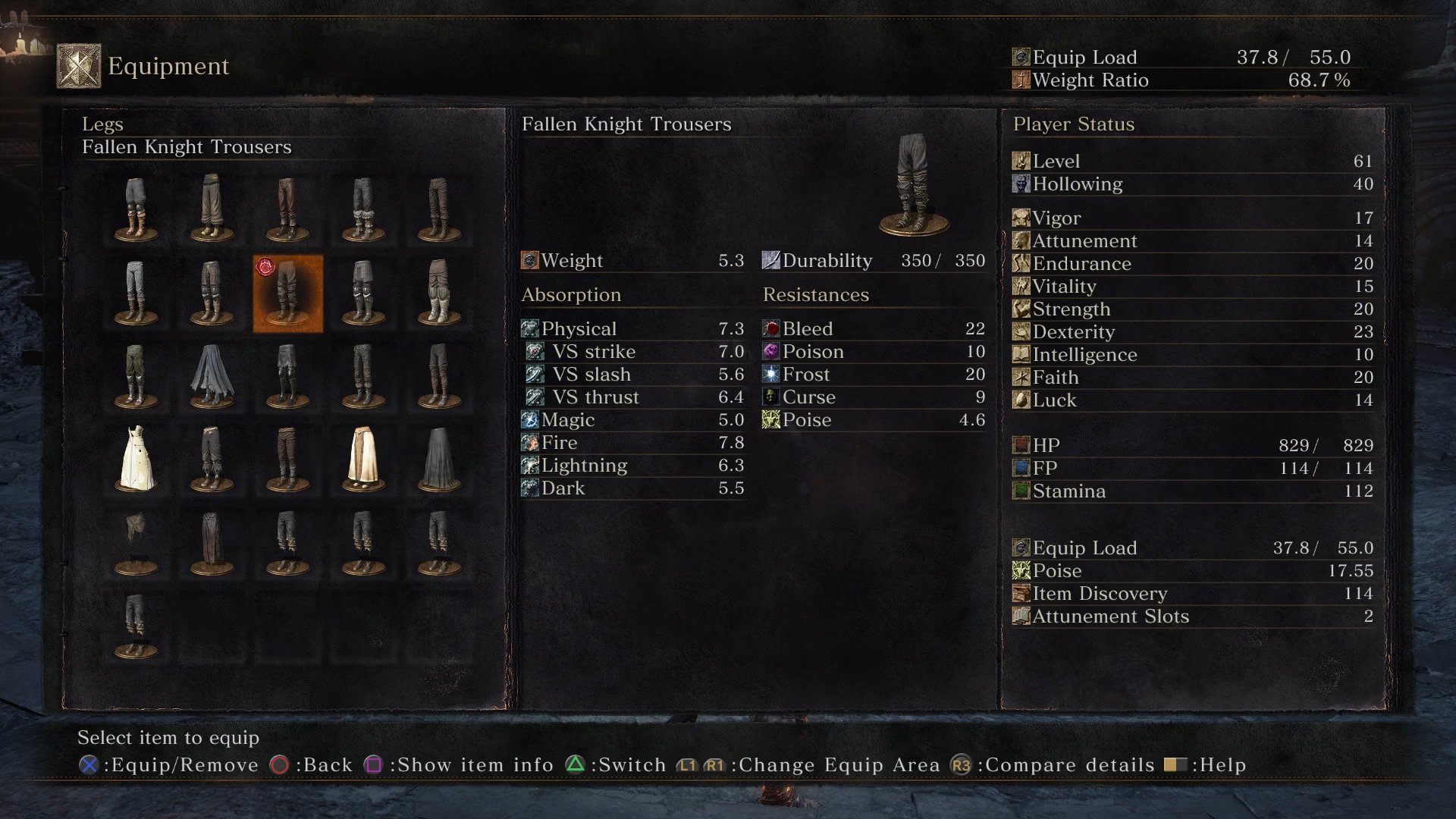Click the currently equipped Fallen Knight Trousers slot

point(287,293)
